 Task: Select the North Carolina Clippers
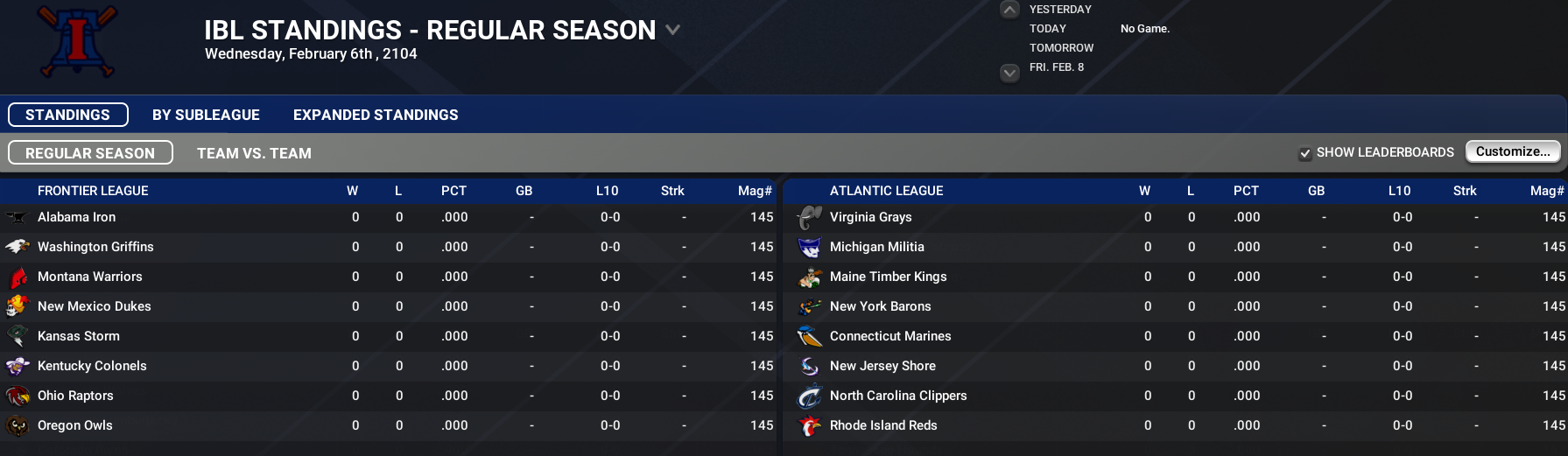tap(898, 396)
